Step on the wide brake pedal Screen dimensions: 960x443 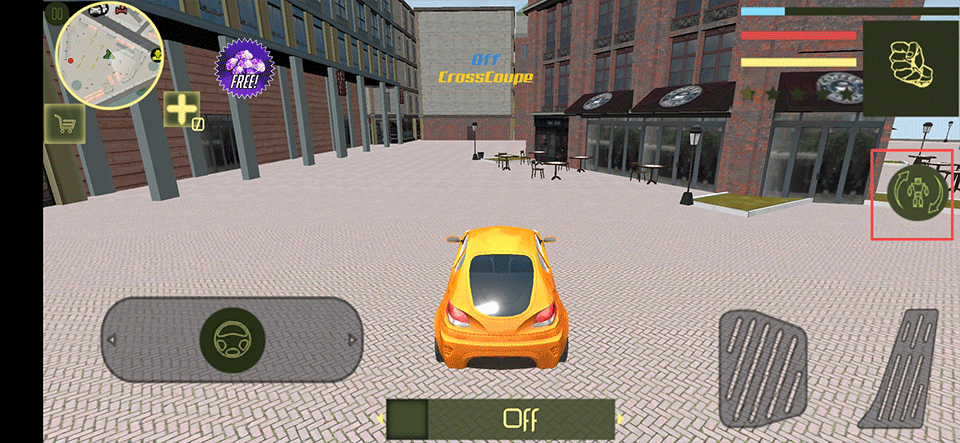coord(763,368)
